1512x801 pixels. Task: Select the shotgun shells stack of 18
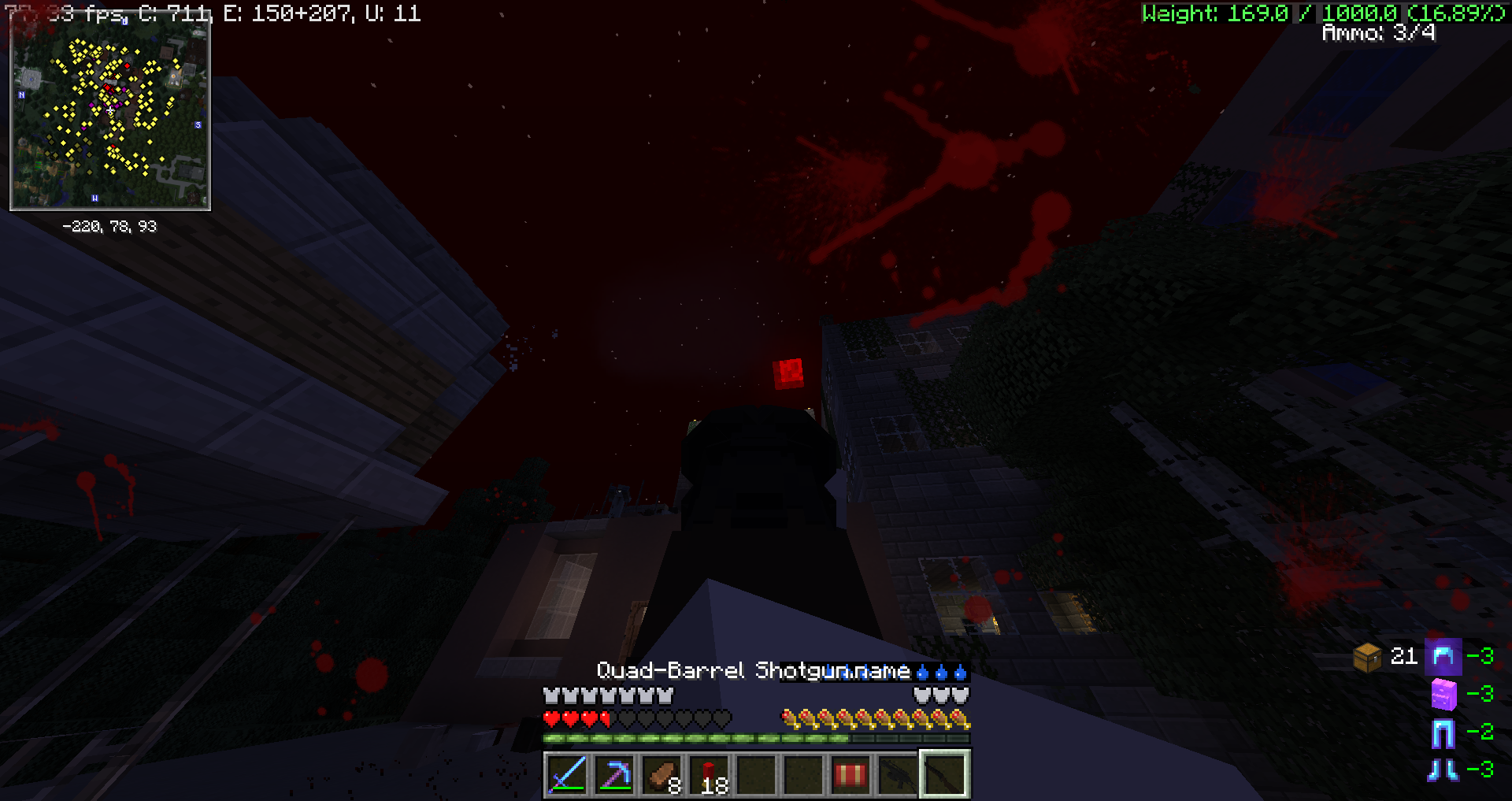pyautogui.click(x=709, y=776)
